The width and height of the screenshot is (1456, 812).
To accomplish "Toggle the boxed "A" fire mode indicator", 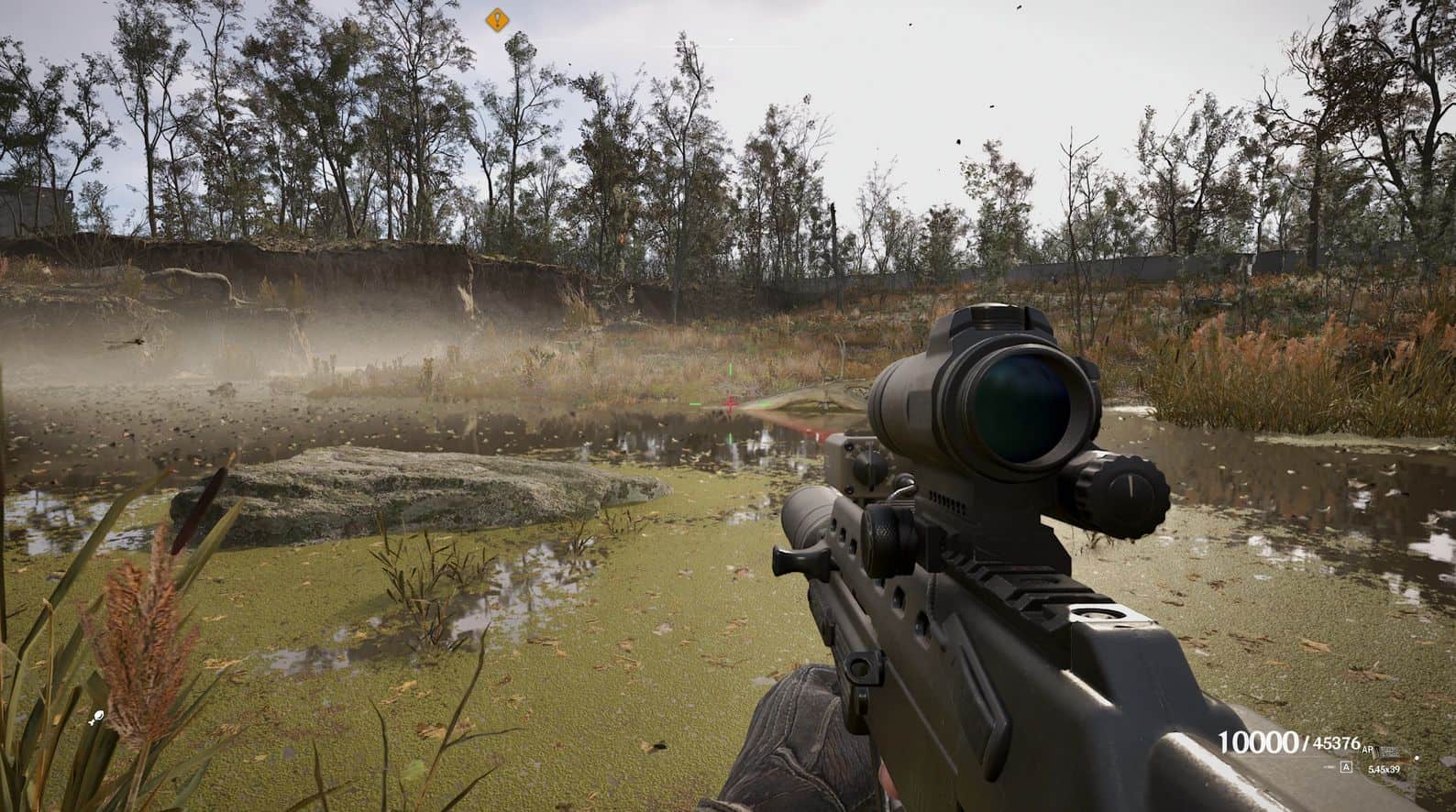I will (1346, 767).
